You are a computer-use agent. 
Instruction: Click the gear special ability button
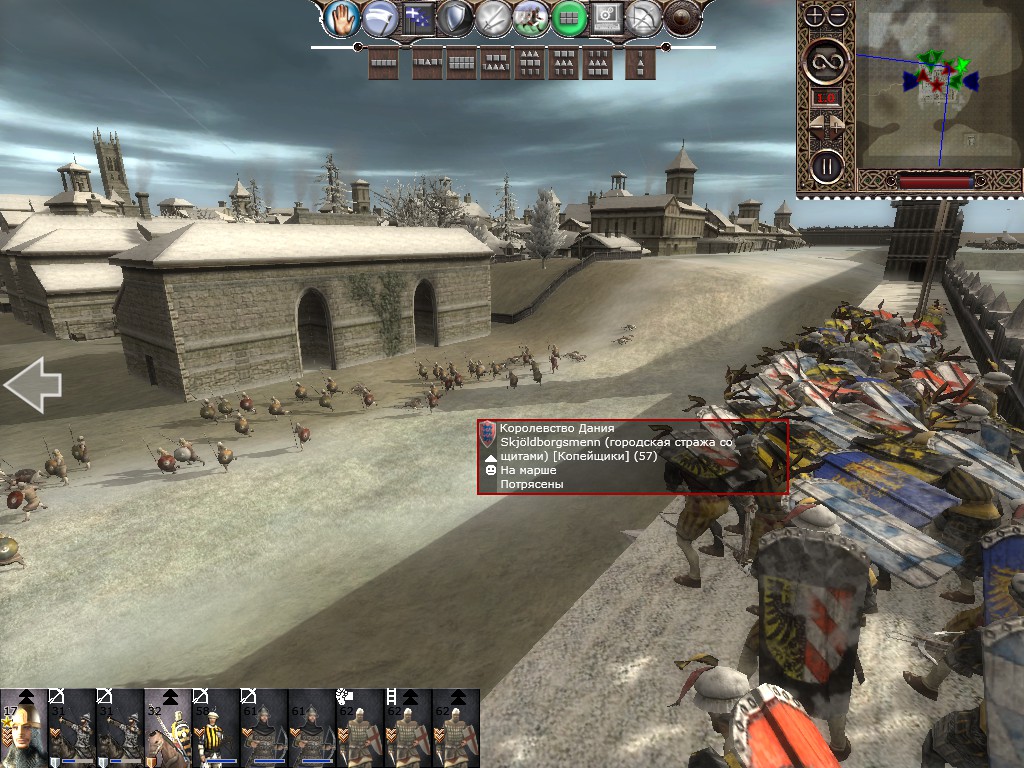click(x=607, y=17)
